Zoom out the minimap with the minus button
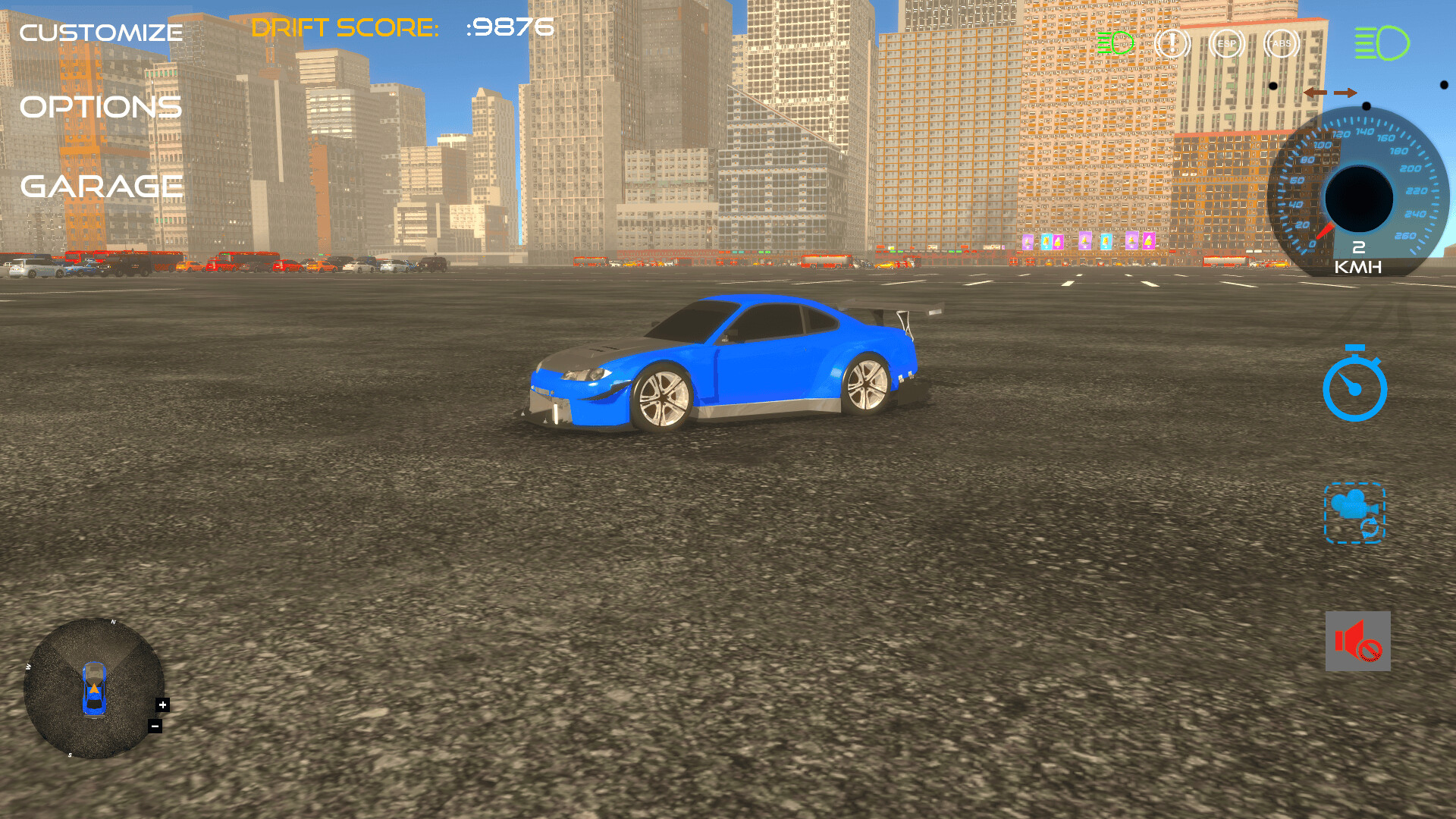 pyautogui.click(x=155, y=726)
